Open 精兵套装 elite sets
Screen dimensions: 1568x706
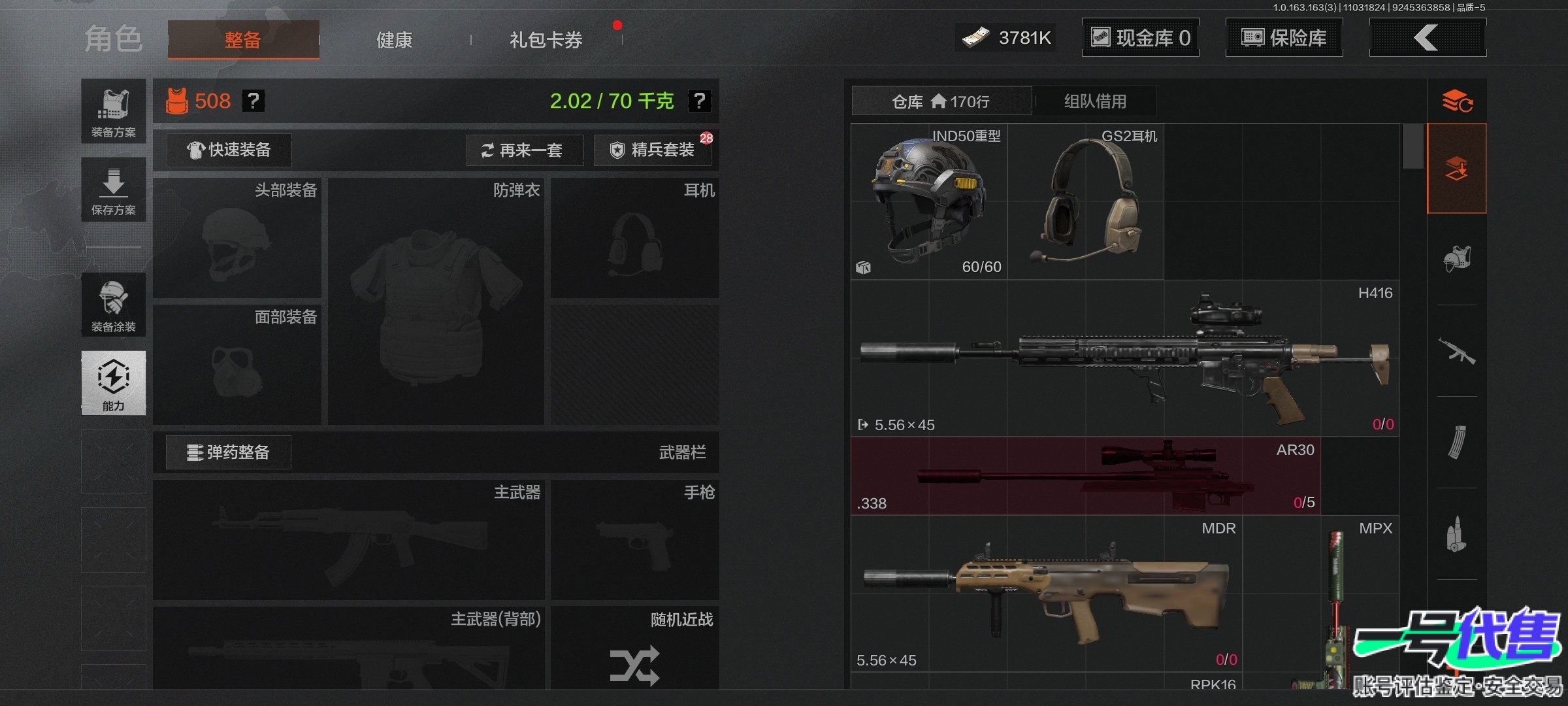pyautogui.click(x=652, y=150)
